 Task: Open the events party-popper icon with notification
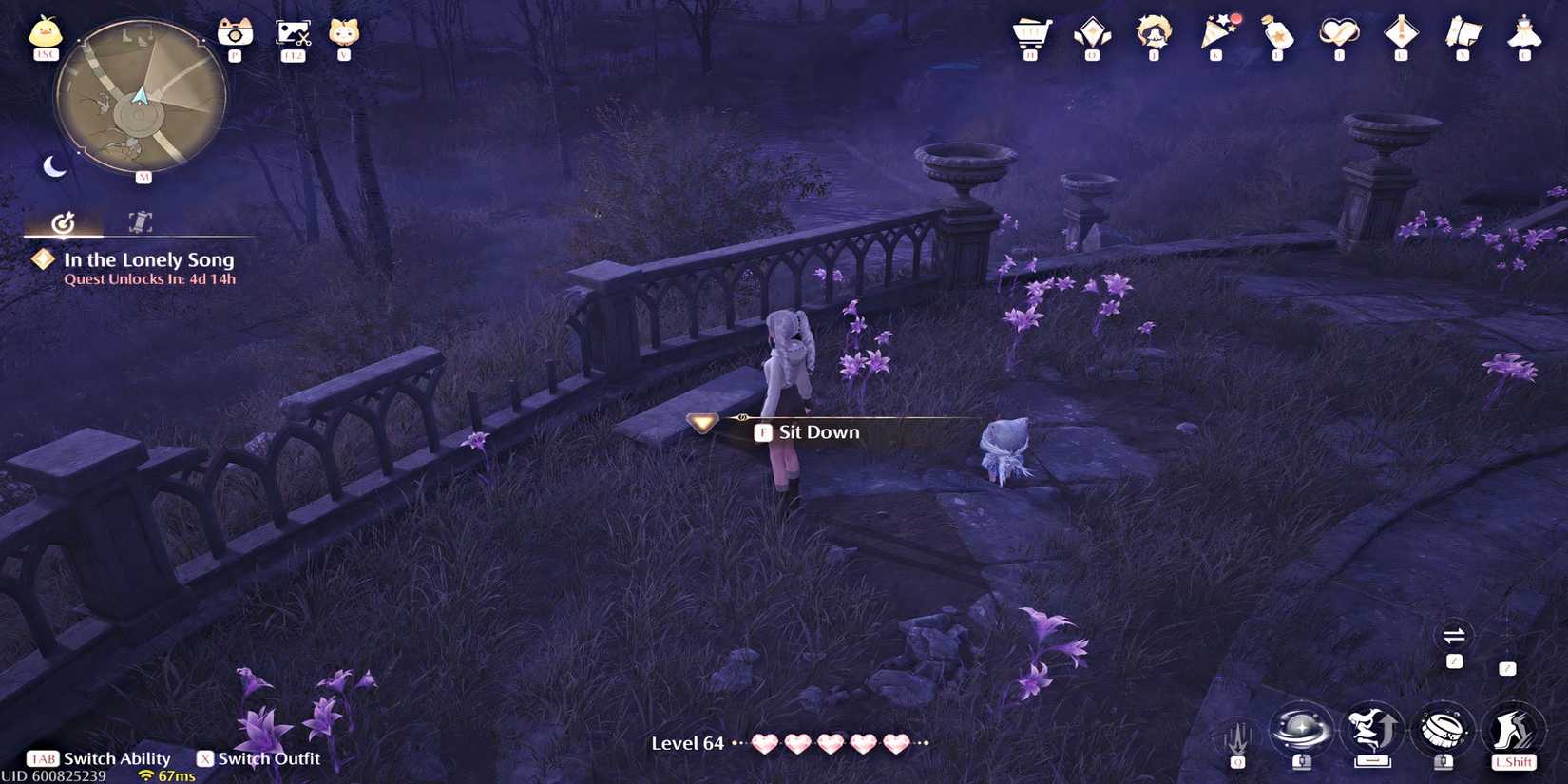click(x=1214, y=38)
